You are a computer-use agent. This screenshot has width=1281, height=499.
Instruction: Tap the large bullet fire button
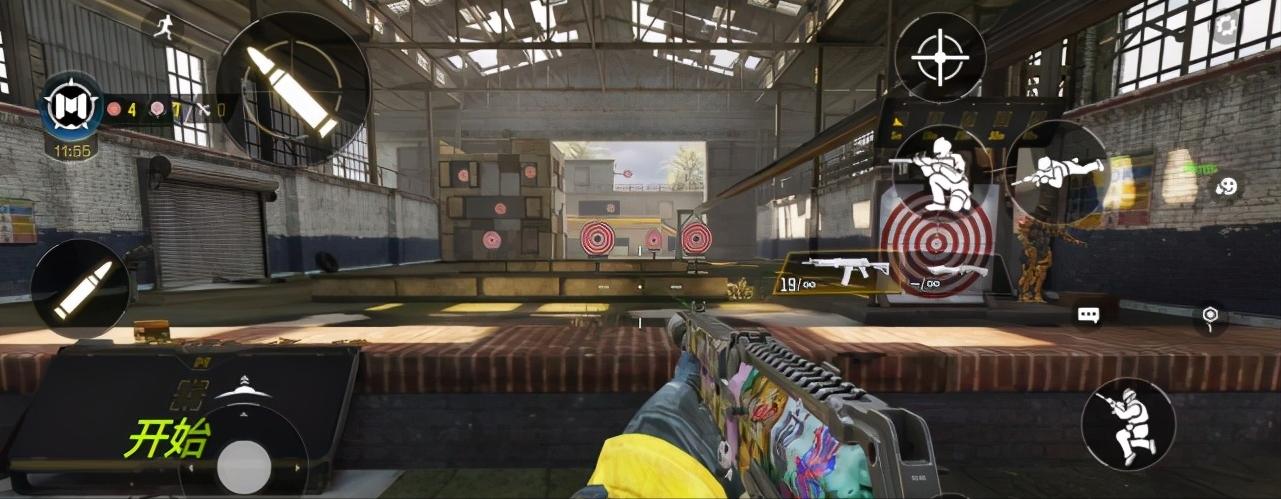coord(294,89)
